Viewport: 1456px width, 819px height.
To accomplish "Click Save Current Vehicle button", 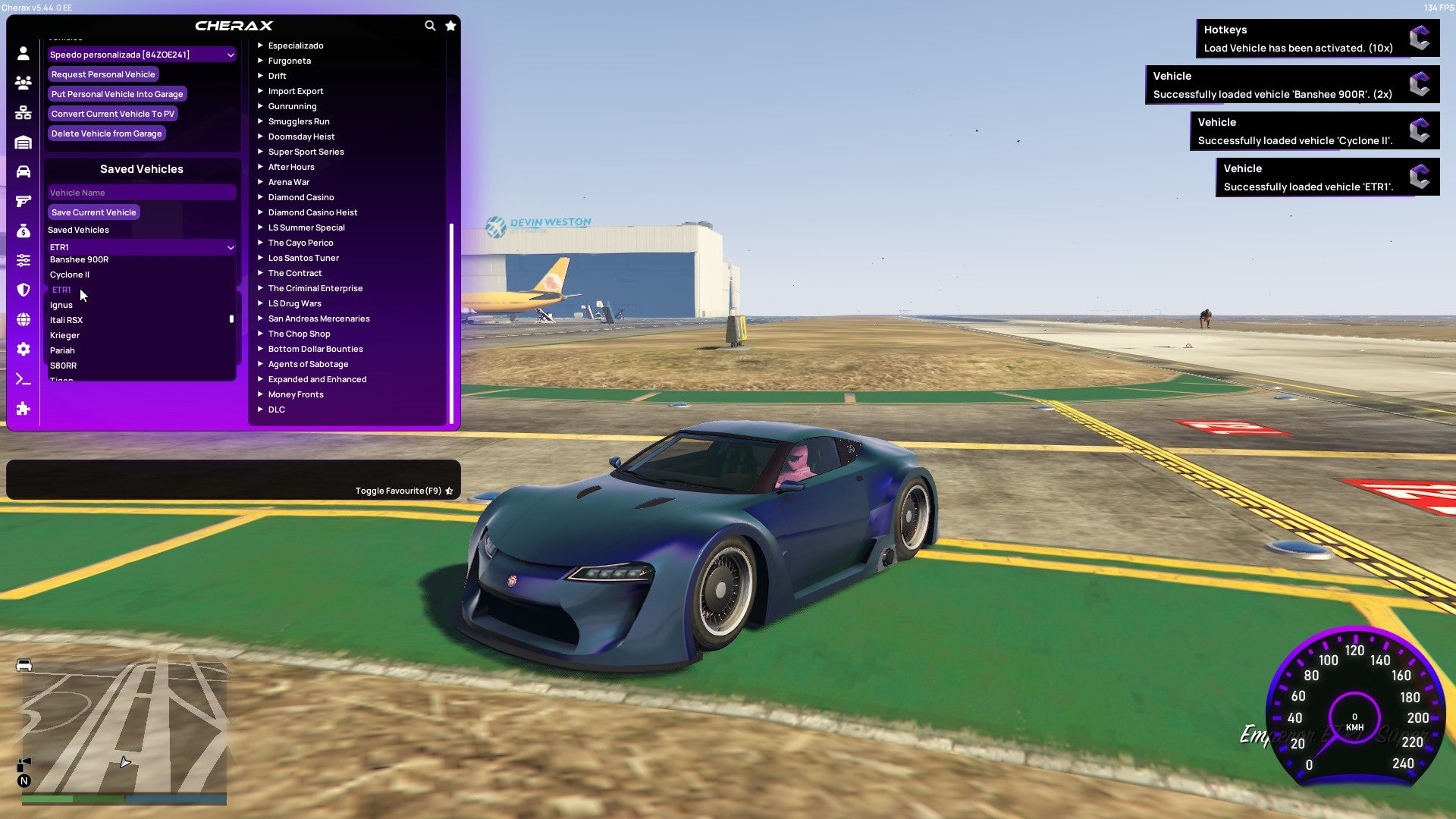I will 93,212.
